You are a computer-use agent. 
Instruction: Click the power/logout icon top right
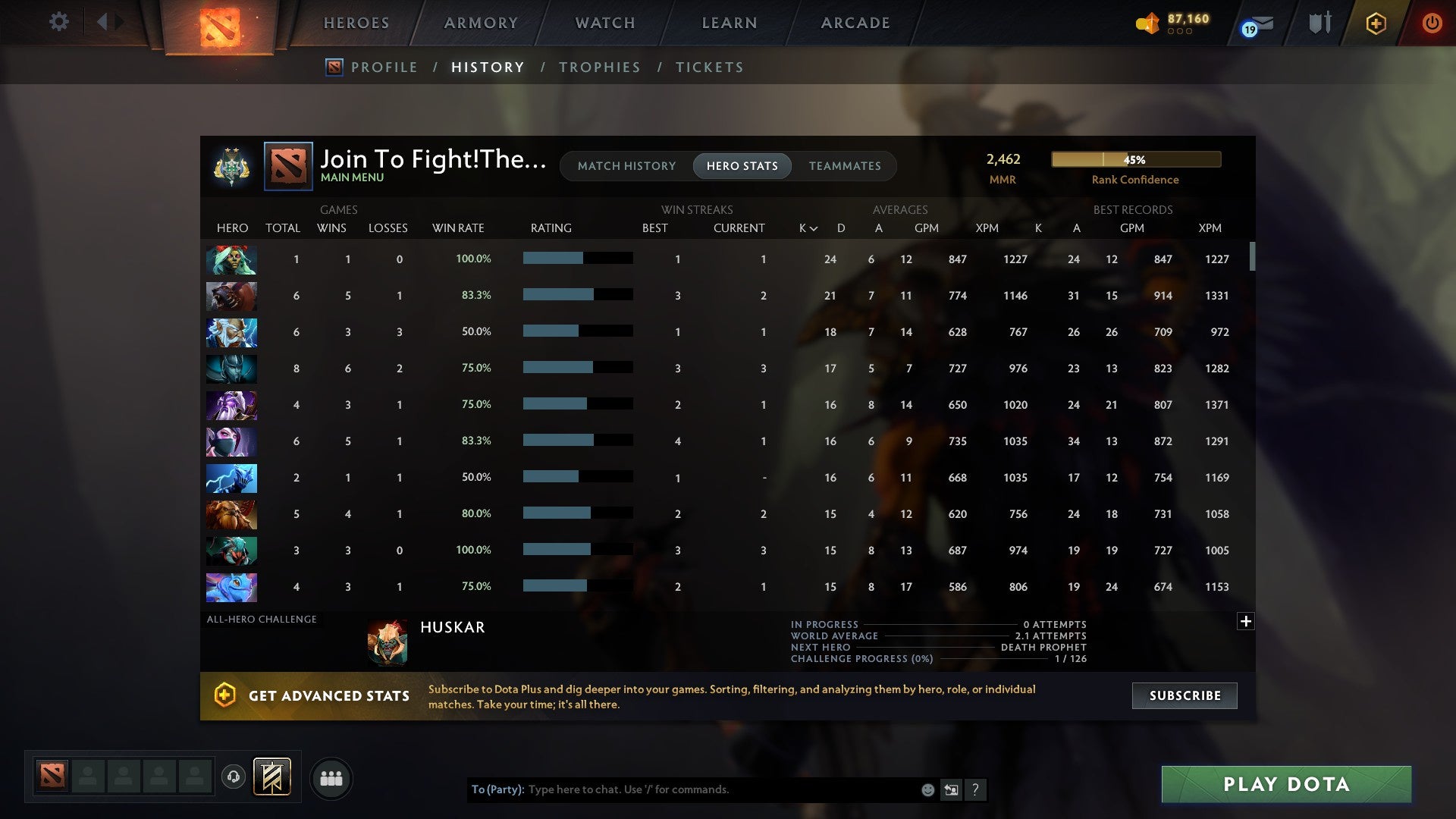[1432, 23]
